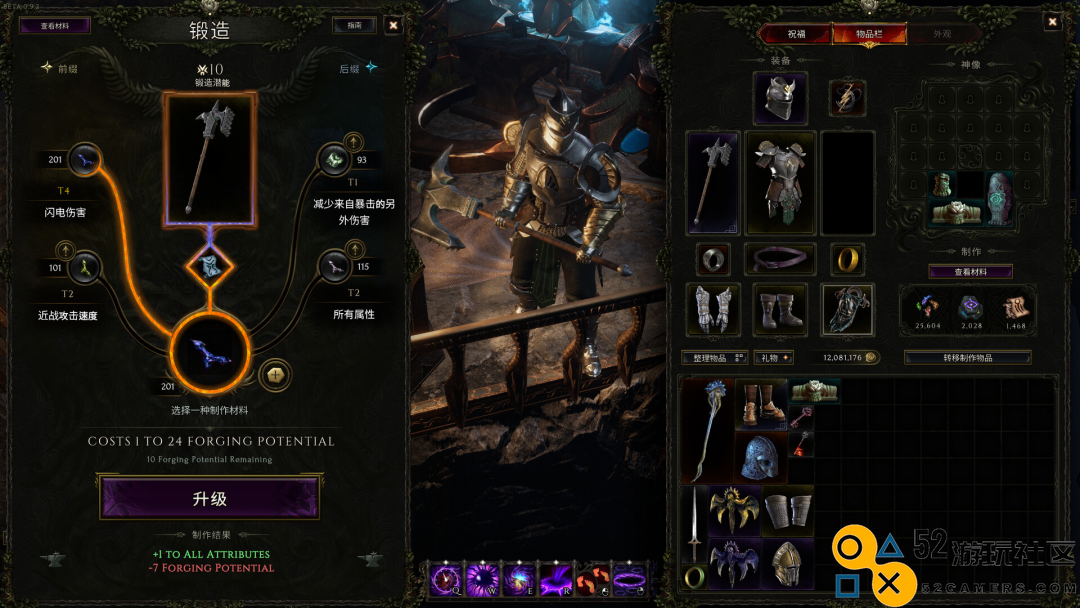1080x608 pixels.
Task: Open 查看材料 in the forge header
Action: tap(54, 25)
